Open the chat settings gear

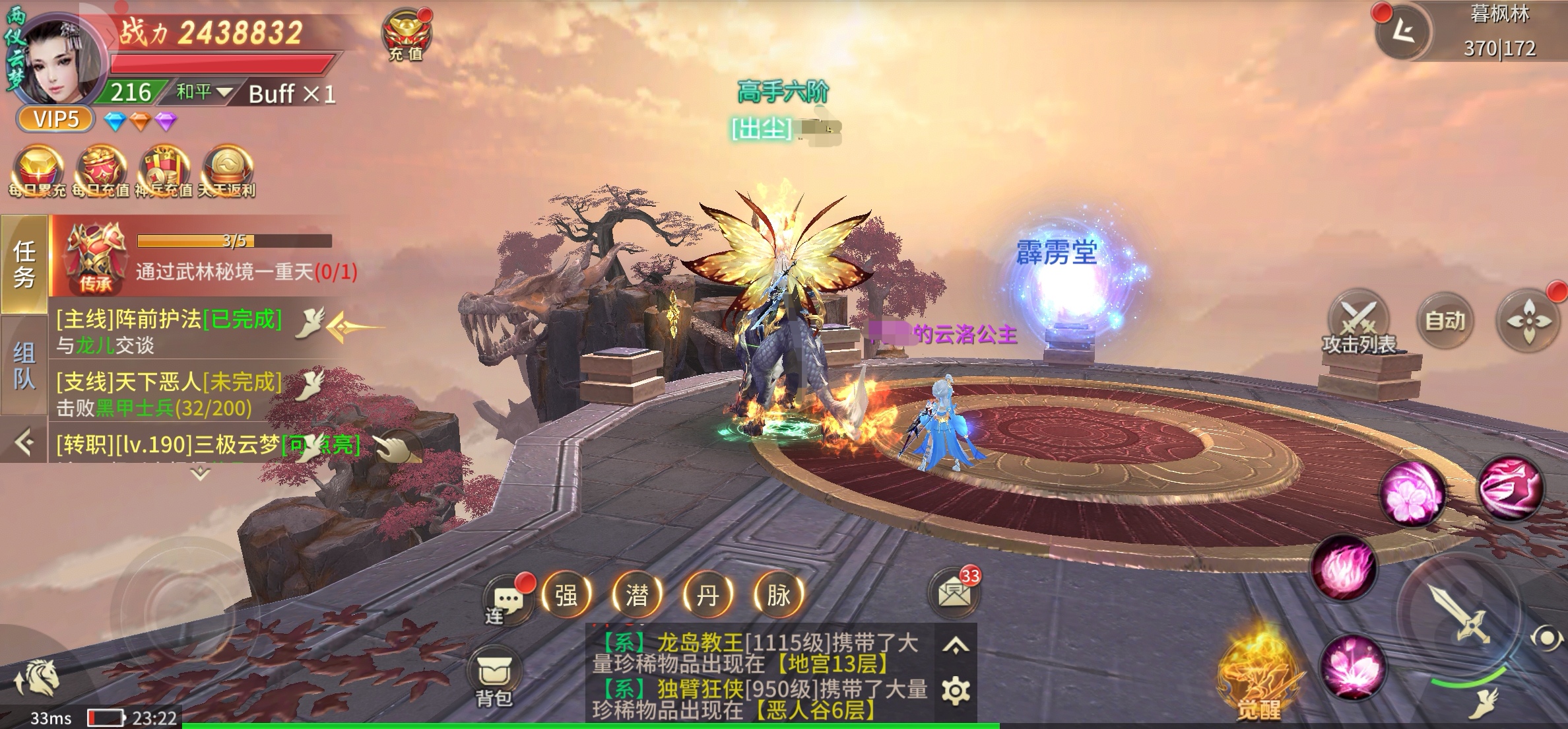[956, 691]
